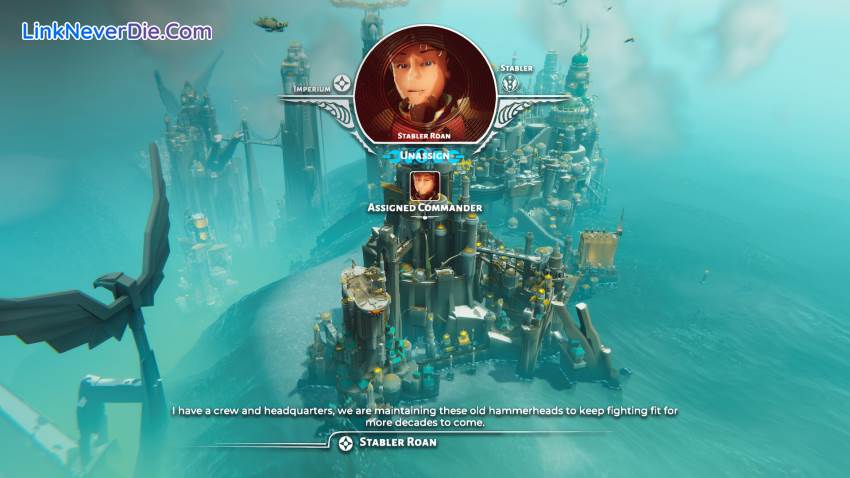Open the LinkNeverDie.Com watermark link
850x478 pixels.
[x=117, y=31]
